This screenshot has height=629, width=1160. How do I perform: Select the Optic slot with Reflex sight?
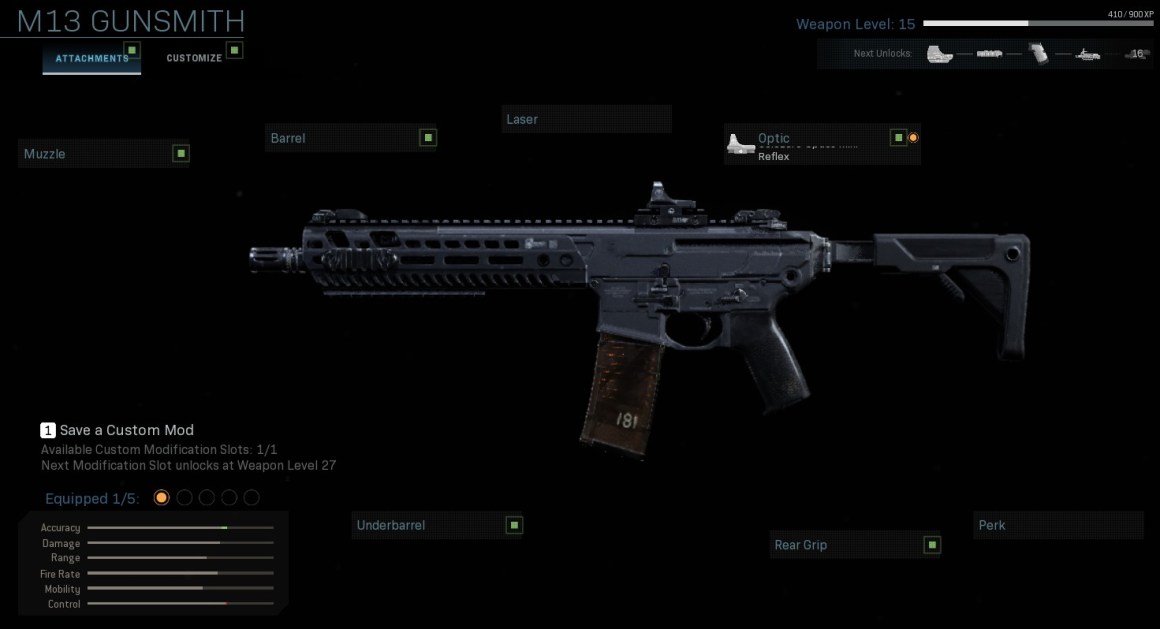(x=821, y=145)
